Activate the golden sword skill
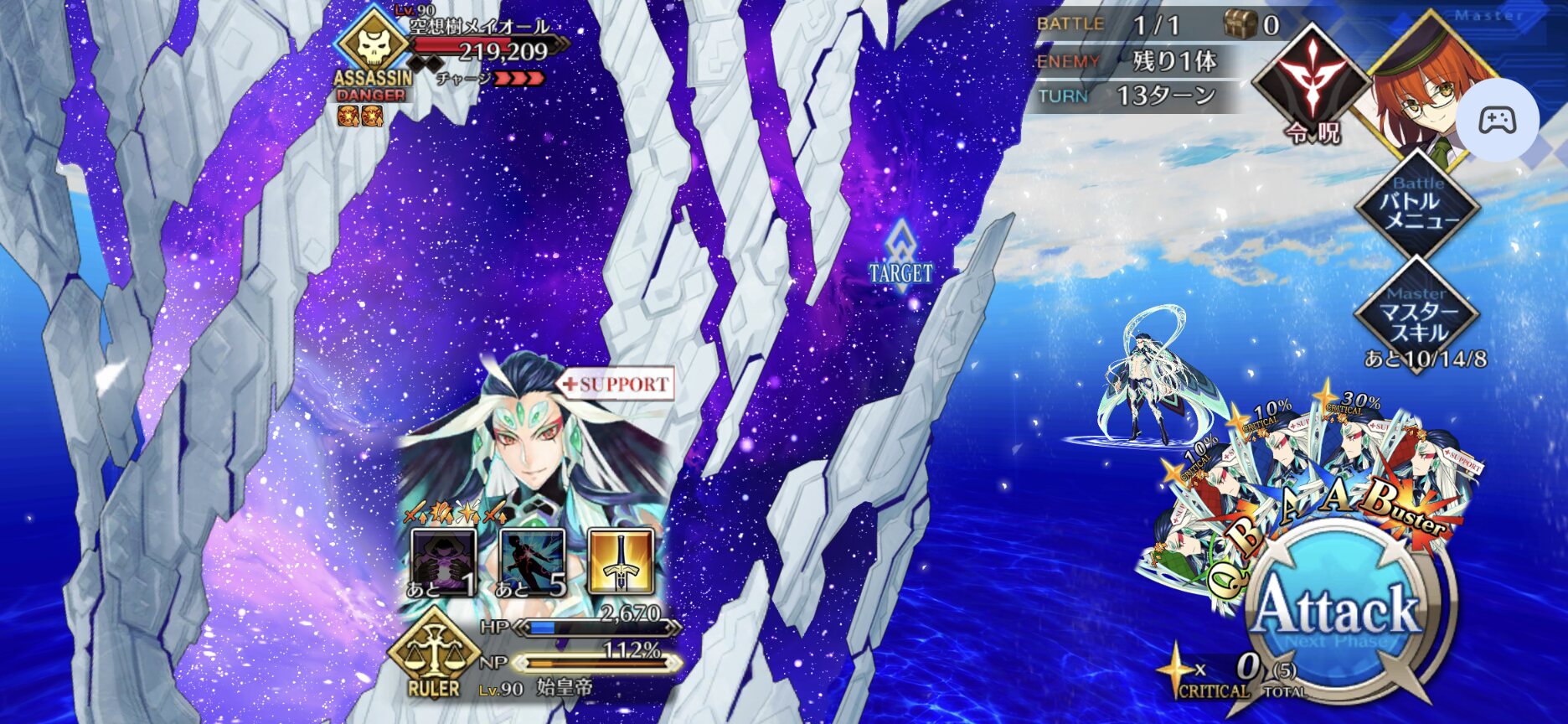Image resolution: width=1568 pixels, height=724 pixels. tap(620, 561)
